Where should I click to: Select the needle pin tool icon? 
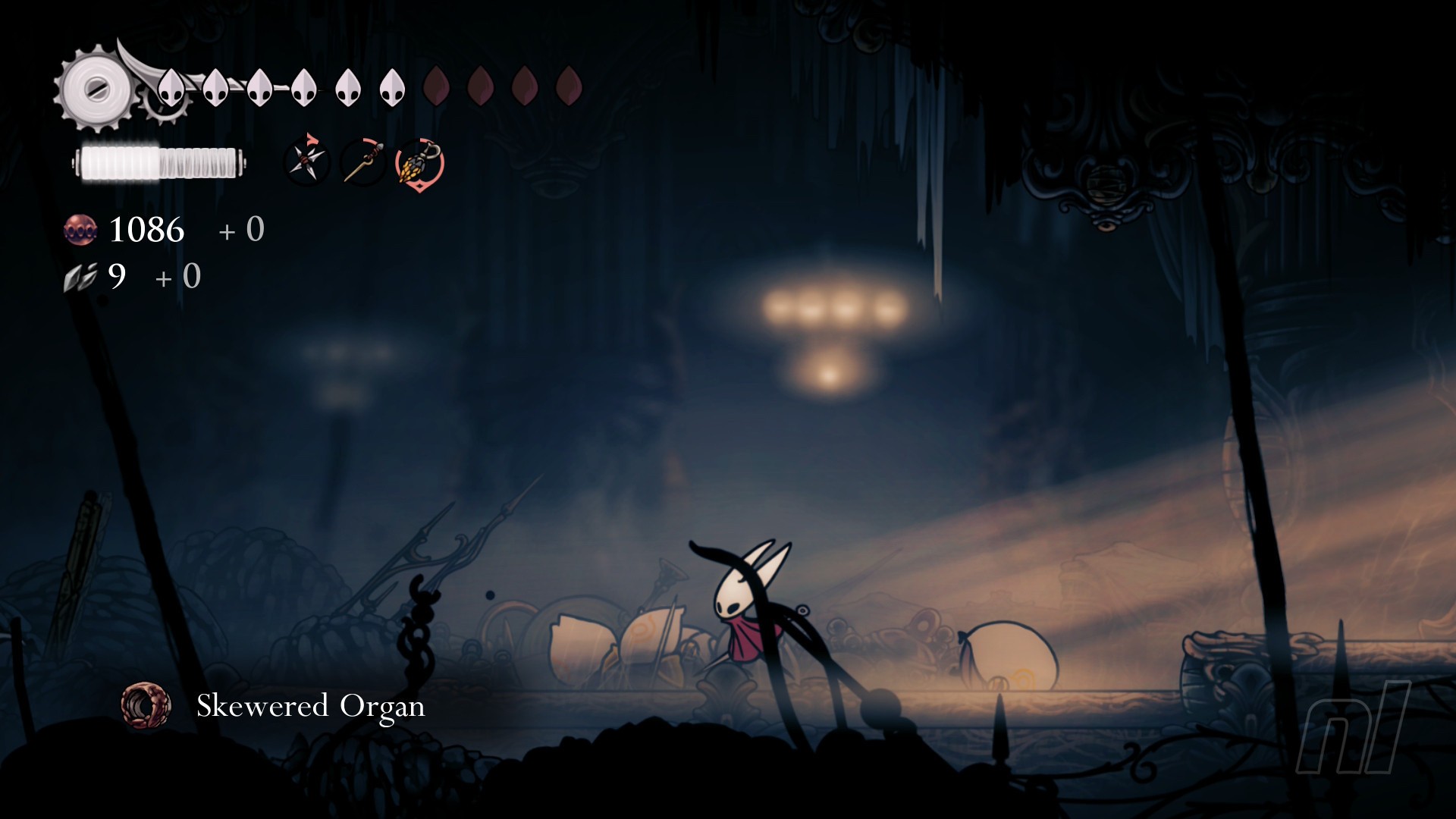[363, 162]
